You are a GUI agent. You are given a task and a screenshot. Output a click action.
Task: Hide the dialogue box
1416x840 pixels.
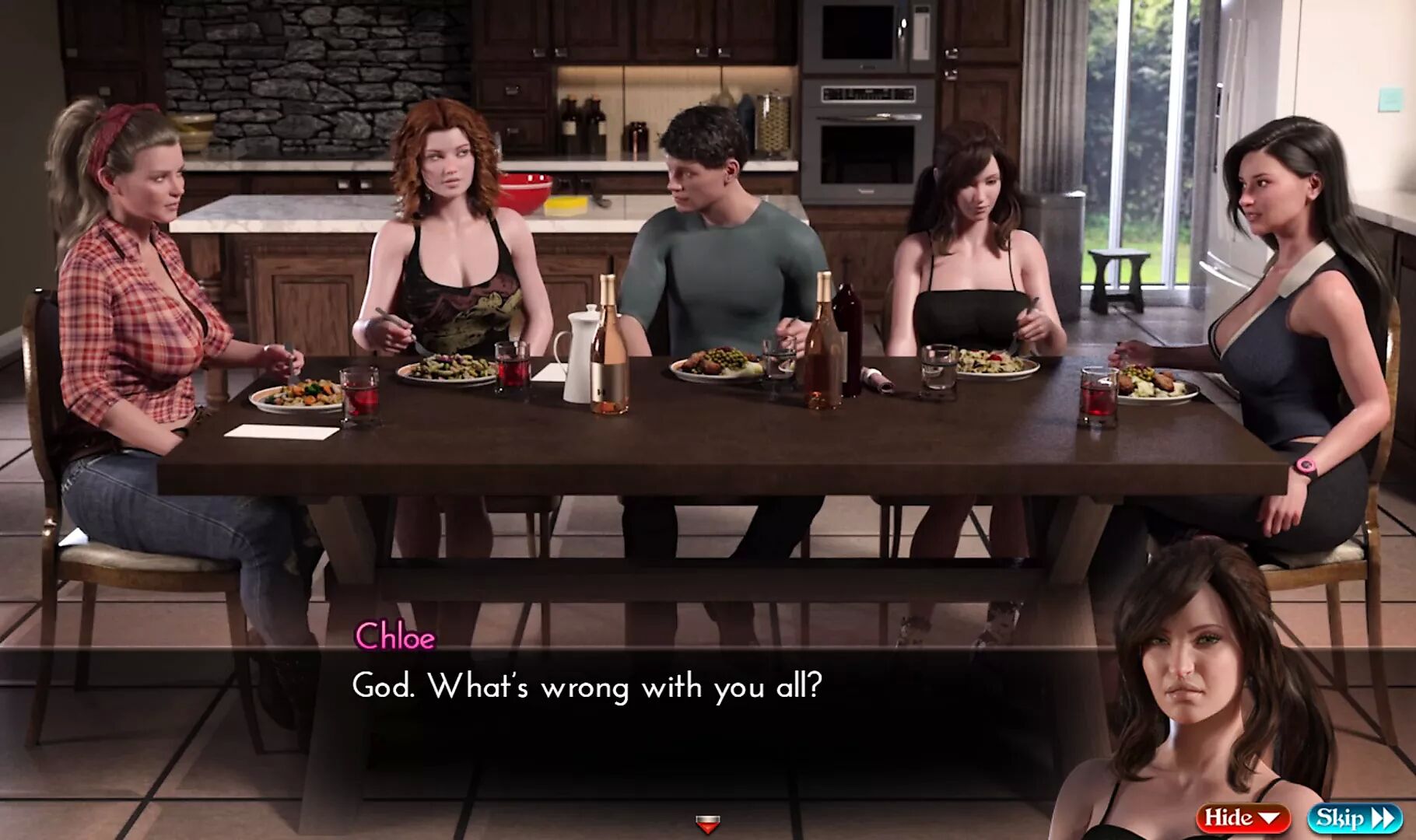click(1243, 817)
